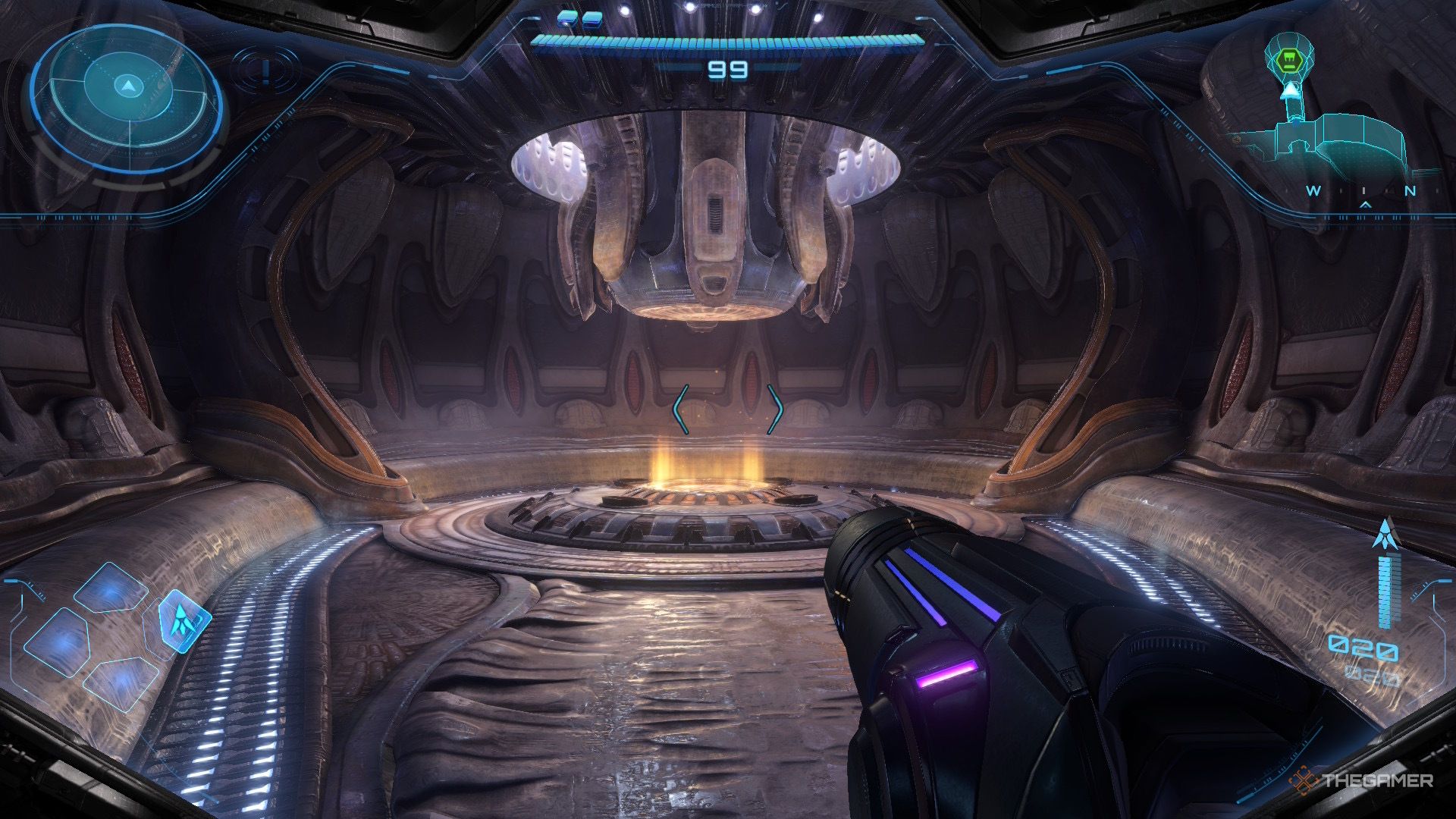Click the missile icon above the ammo gauge
The width and height of the screenshot is (1456, 819).
point(1385,535)
